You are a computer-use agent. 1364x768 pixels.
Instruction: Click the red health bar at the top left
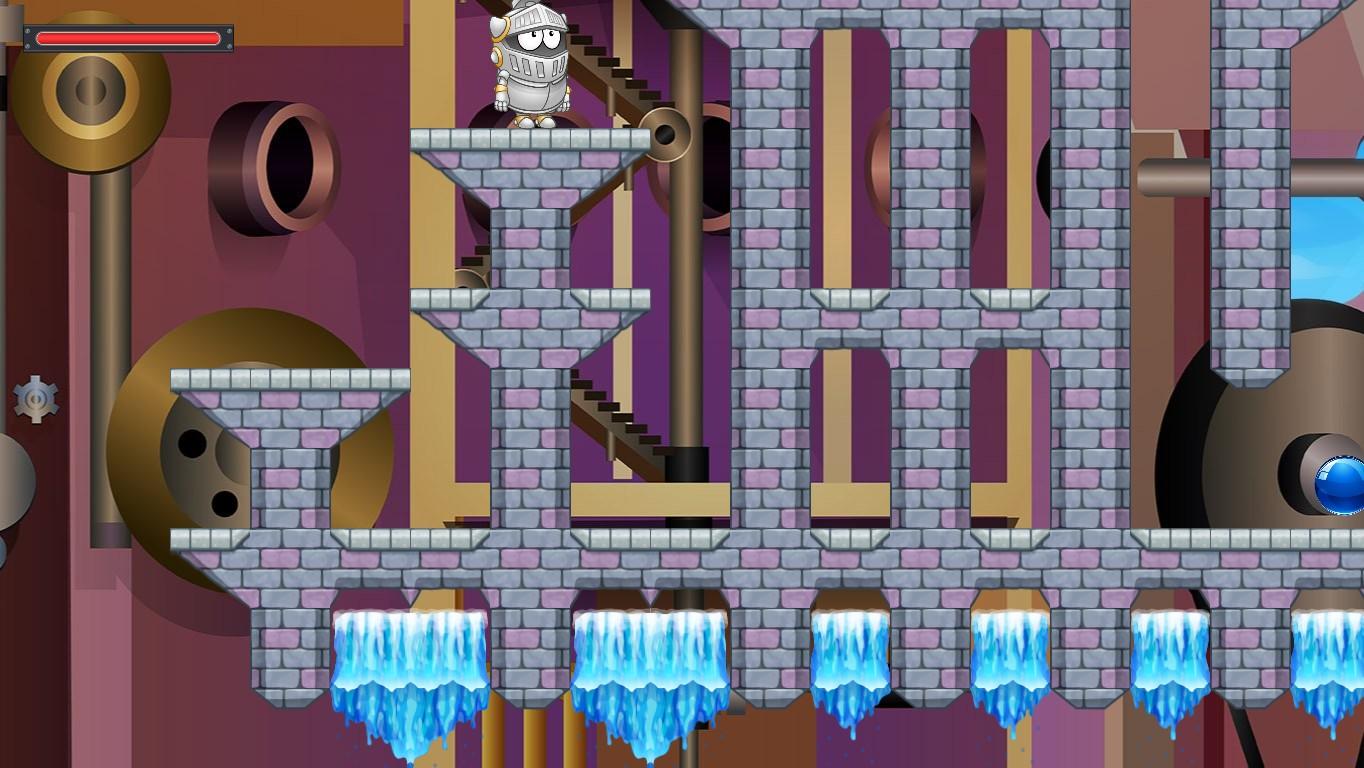click(x=128, y=38)
